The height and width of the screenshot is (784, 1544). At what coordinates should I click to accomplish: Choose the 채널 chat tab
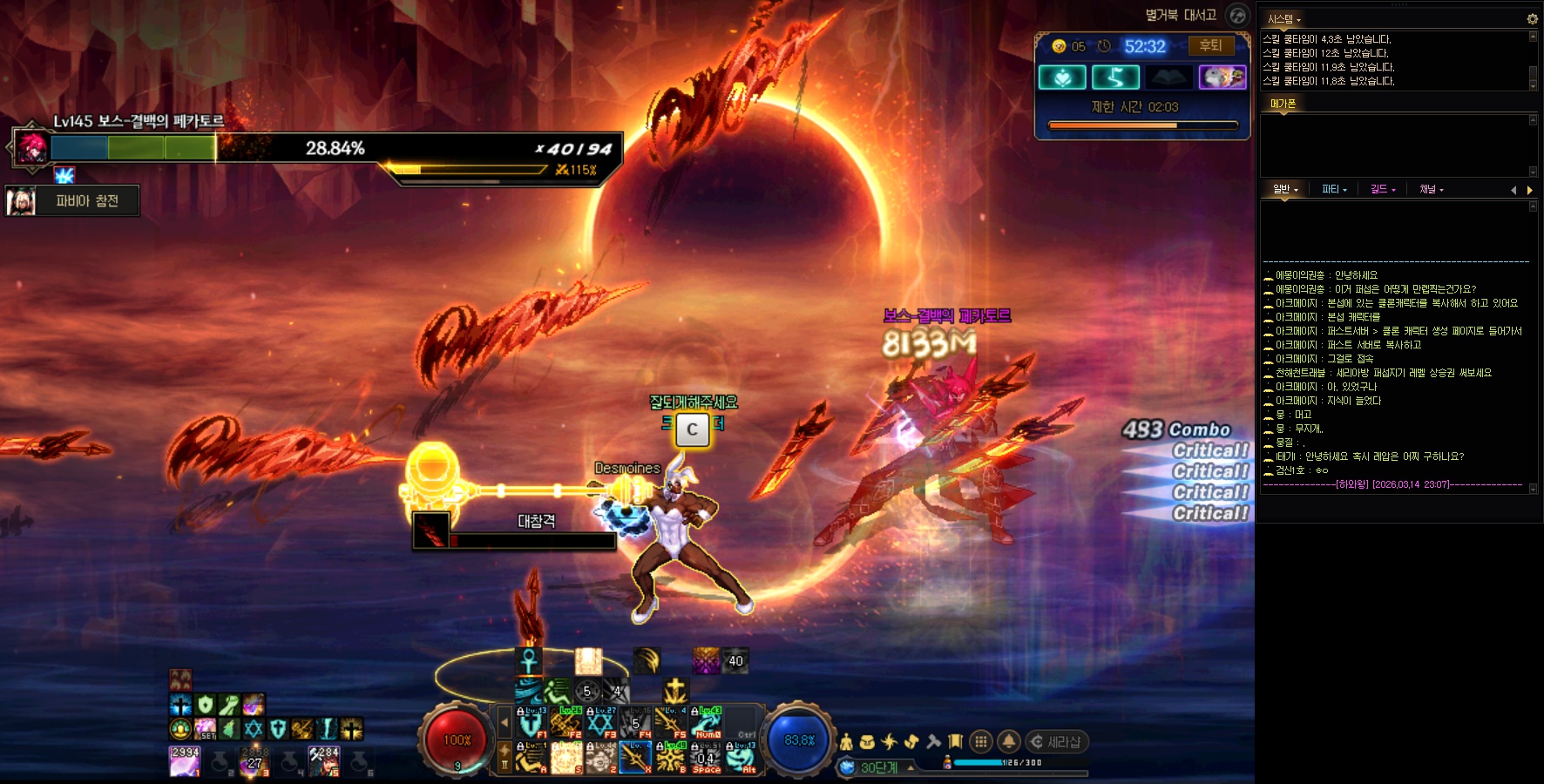point(1432,189)
